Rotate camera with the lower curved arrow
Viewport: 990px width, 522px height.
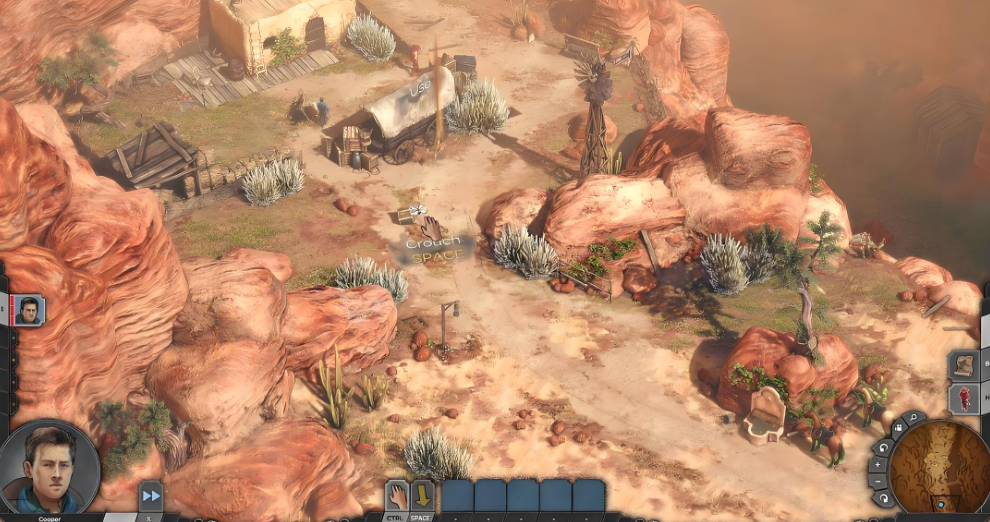pos(881,498)
